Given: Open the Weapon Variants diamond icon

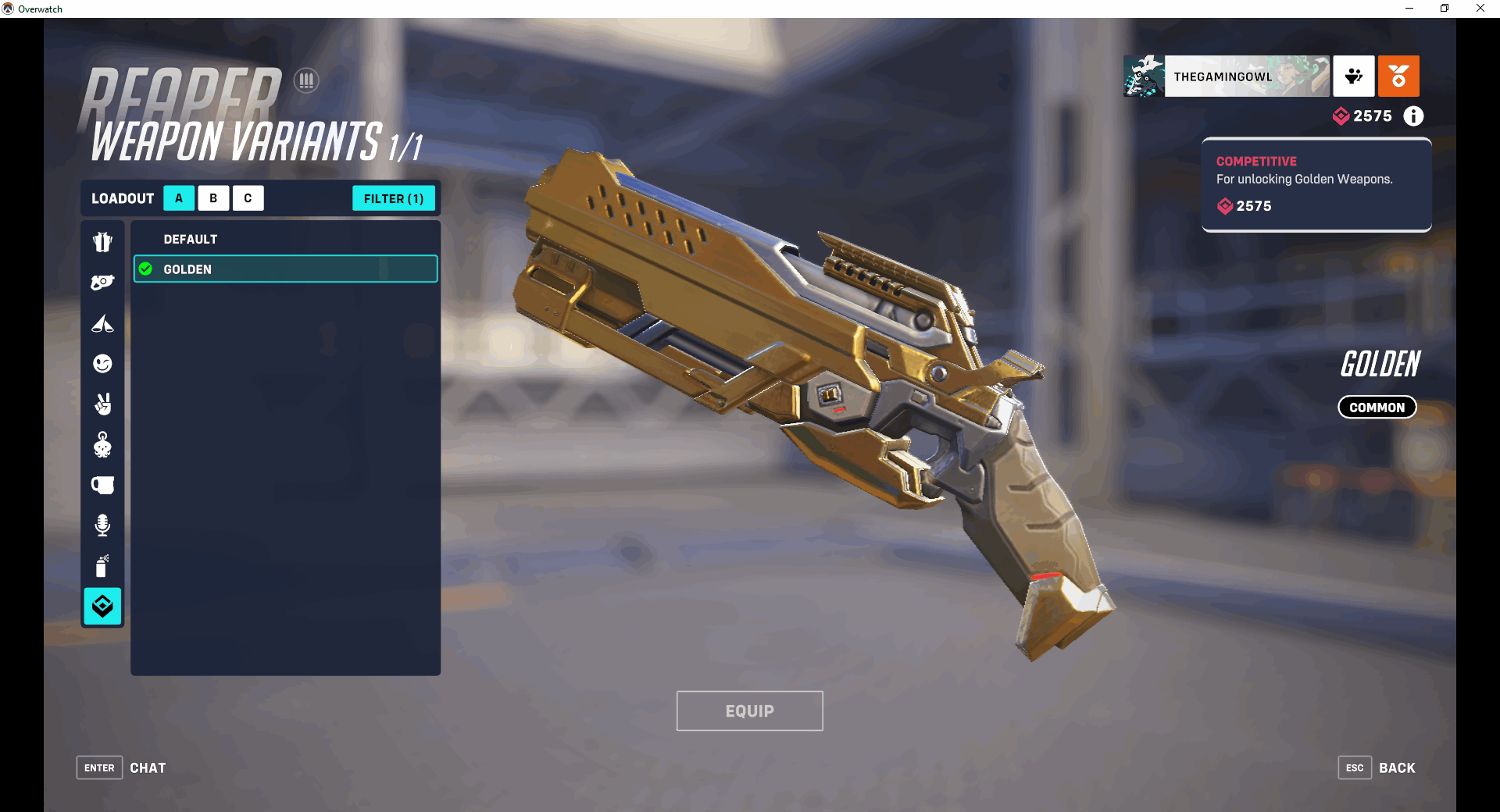Looking at the screenshot, I should click(102, 607).
